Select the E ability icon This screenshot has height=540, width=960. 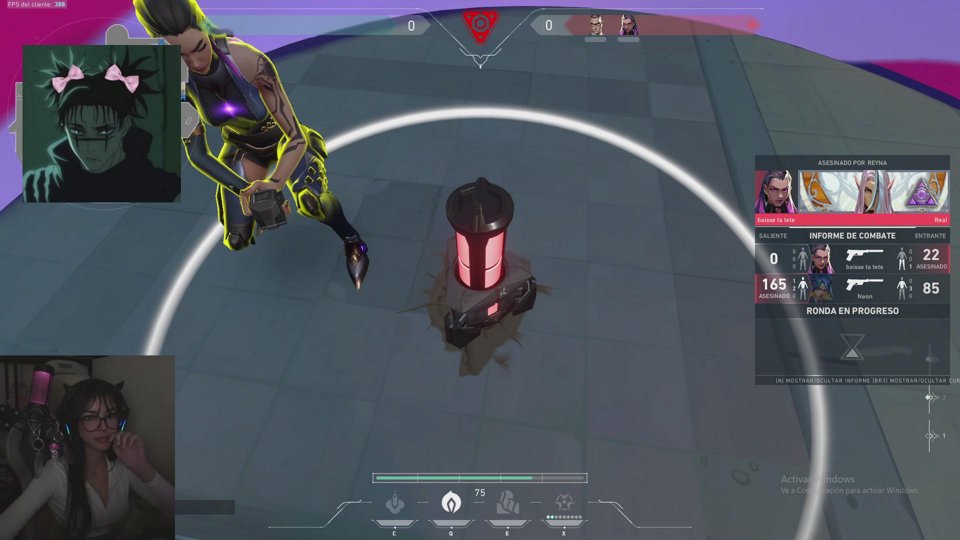coord(508,501)
